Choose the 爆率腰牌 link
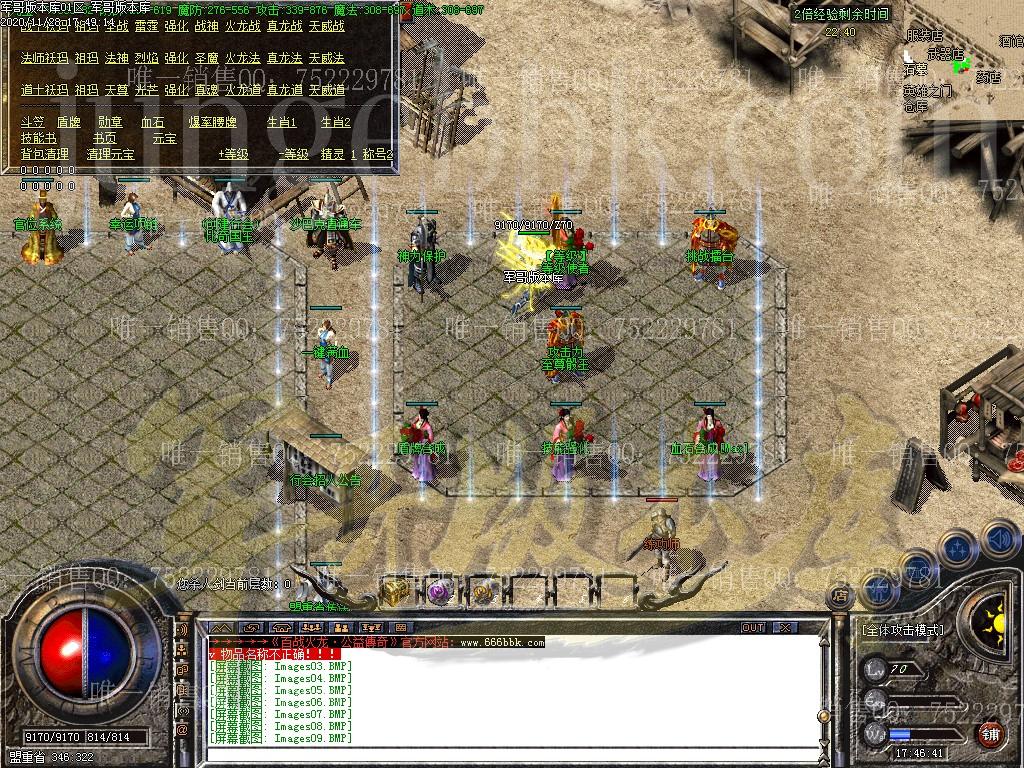Screen dimensions: 1024x768 [213, 122]
